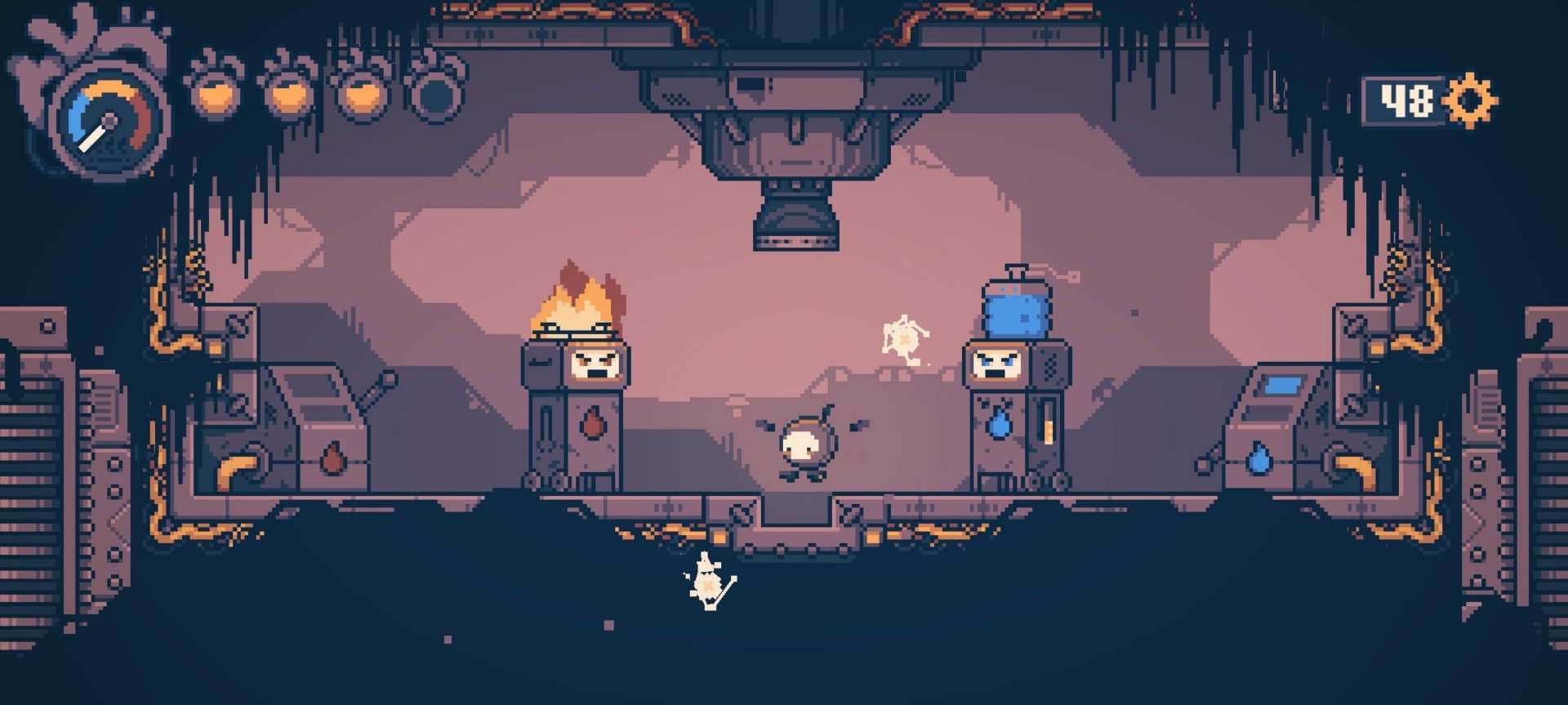Click the orange gear currency icon
The height and width of the screenshot is (705, 1568).
(1470, 99)
